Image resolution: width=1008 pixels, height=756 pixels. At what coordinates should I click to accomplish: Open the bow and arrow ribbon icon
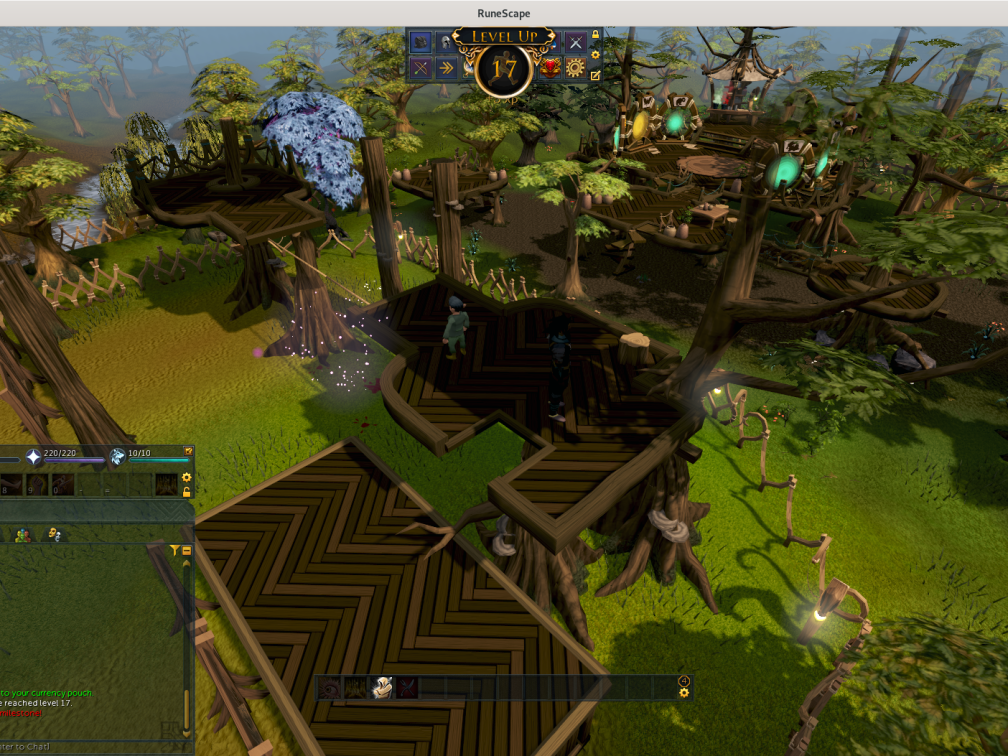(x=420, y=68)
